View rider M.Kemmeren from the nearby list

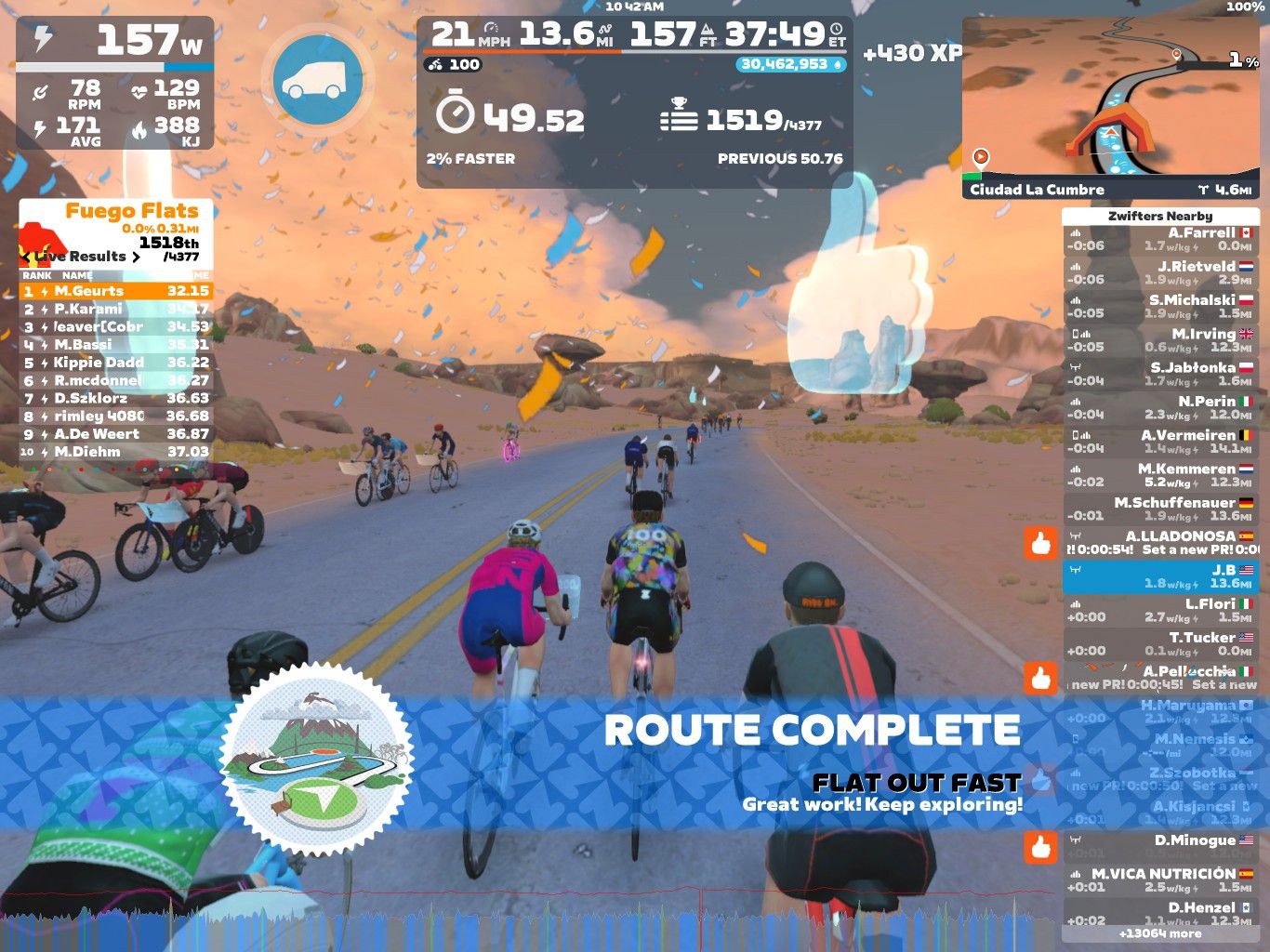[1160, 476]
